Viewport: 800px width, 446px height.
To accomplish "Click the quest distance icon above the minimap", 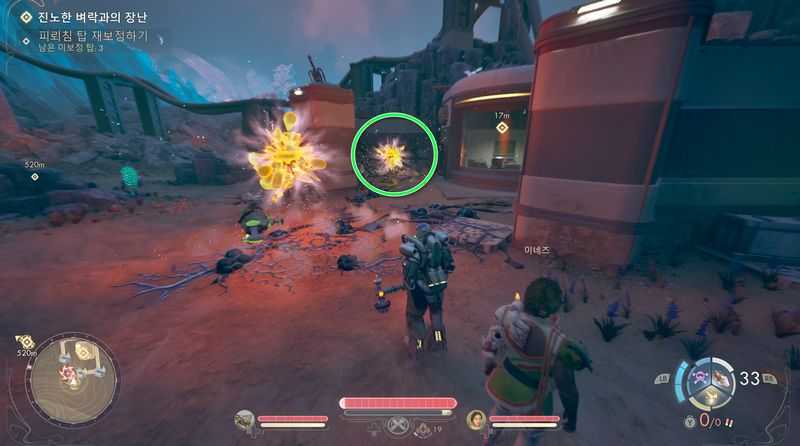I will pos(27,342).
